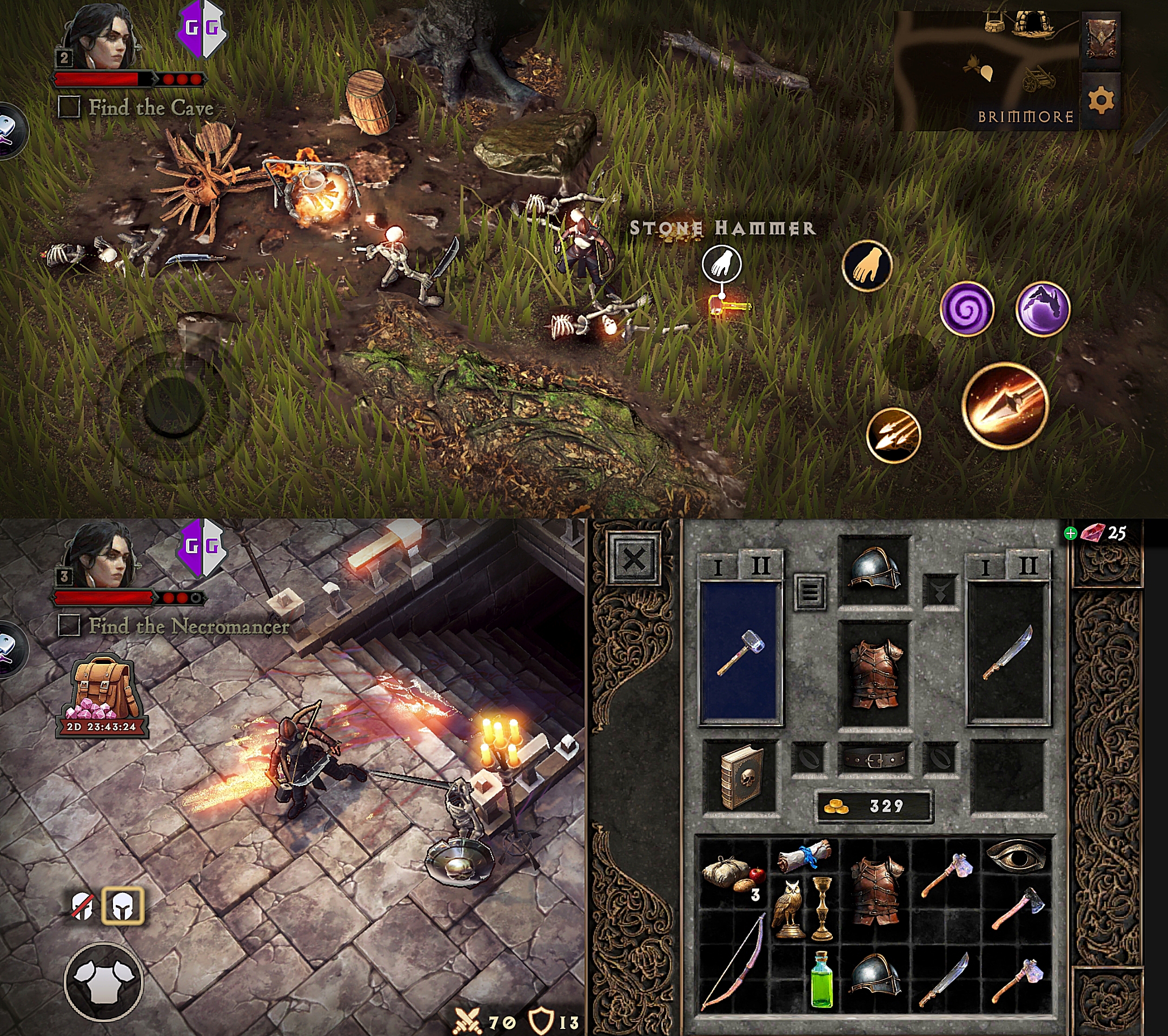Select the equipped leather chest armor
Screen dimensions: 1168x1036
tap(874, 673)
